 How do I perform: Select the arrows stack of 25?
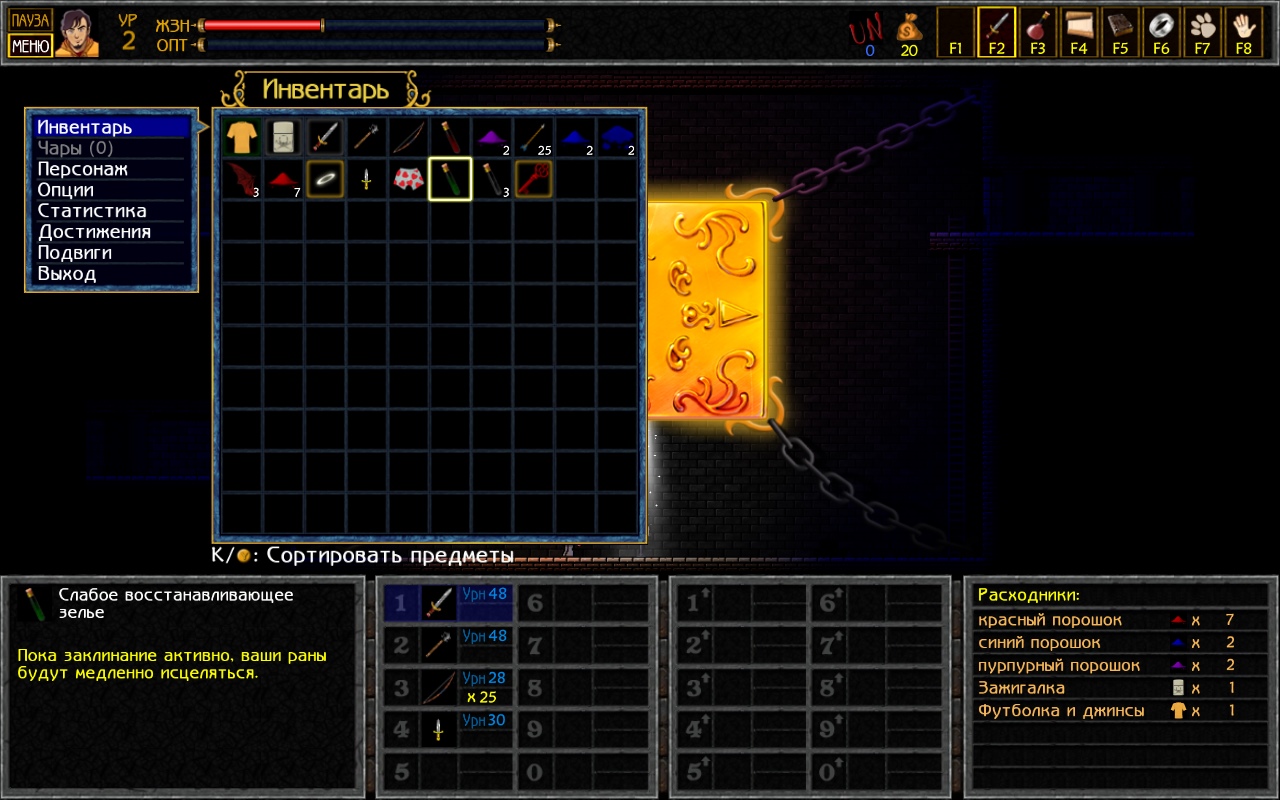tap(534, 138)
